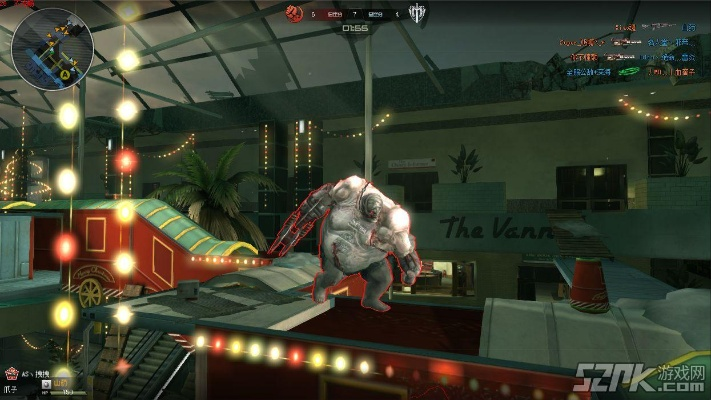The width and height of the screenshot is (711, 400).
Task: Select the red fist team emblem
Action: click(299, 14)
